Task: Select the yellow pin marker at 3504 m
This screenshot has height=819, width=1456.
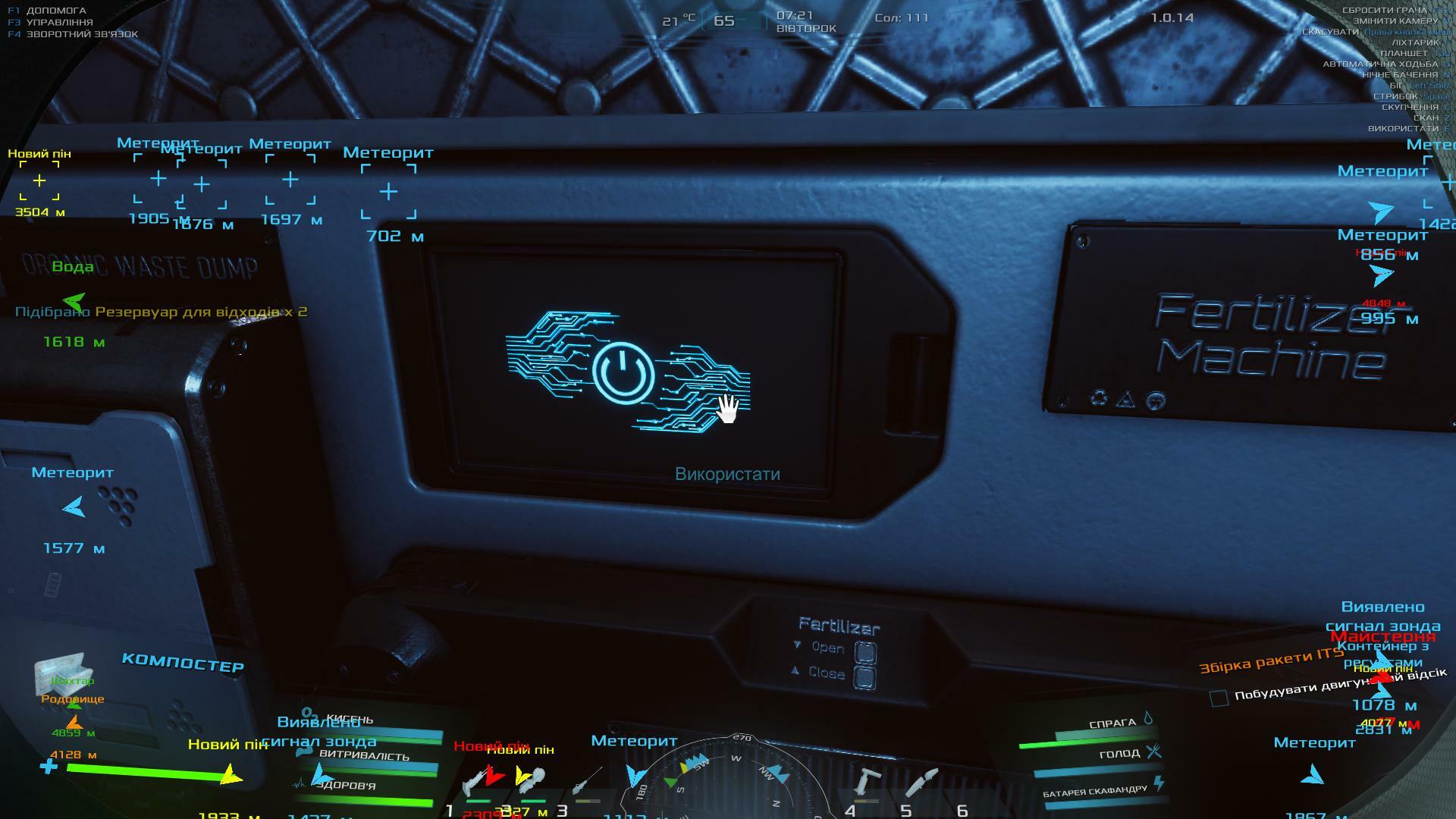Action: (39, 180)
